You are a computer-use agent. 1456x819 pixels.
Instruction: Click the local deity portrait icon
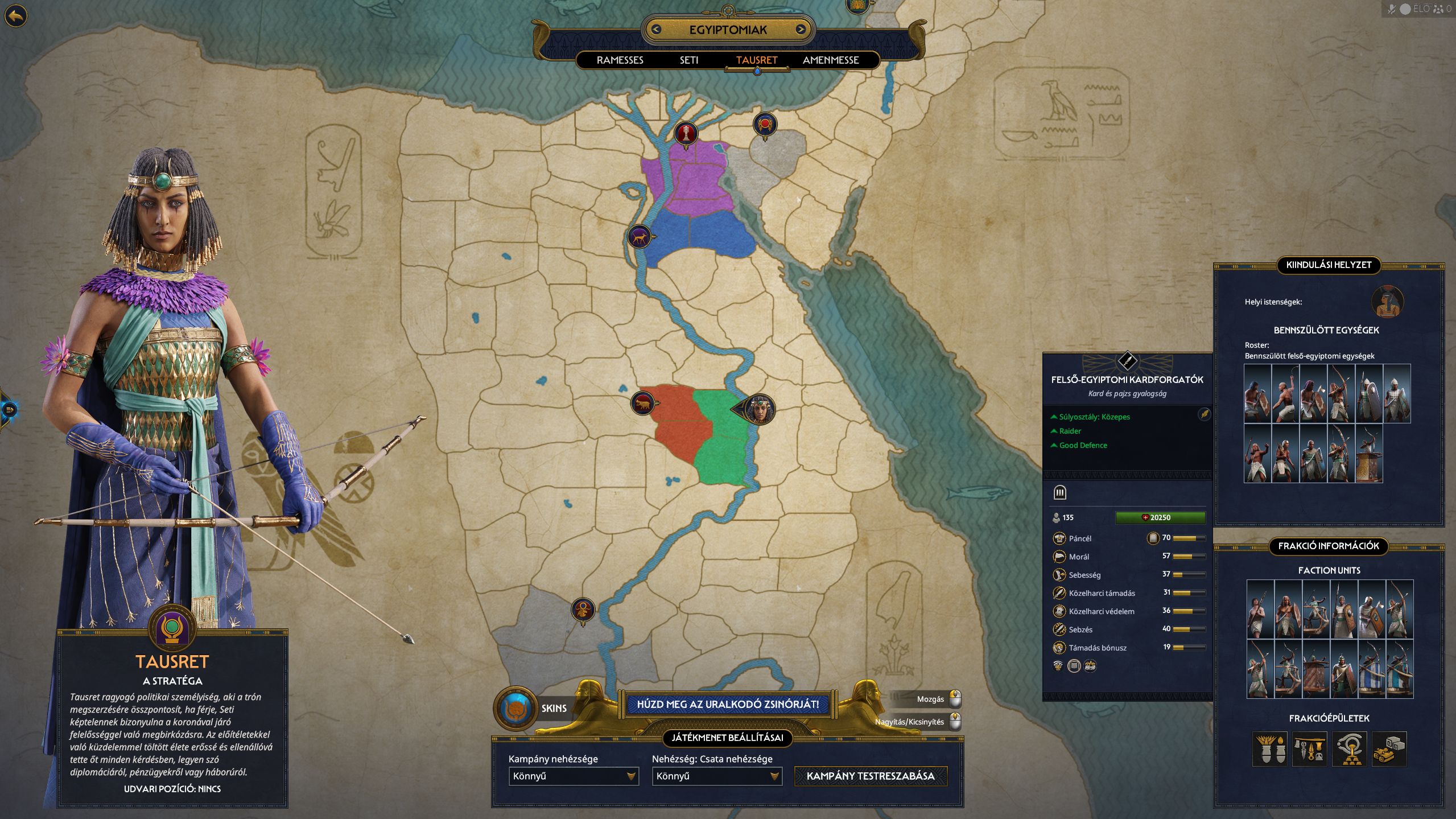1387,302
